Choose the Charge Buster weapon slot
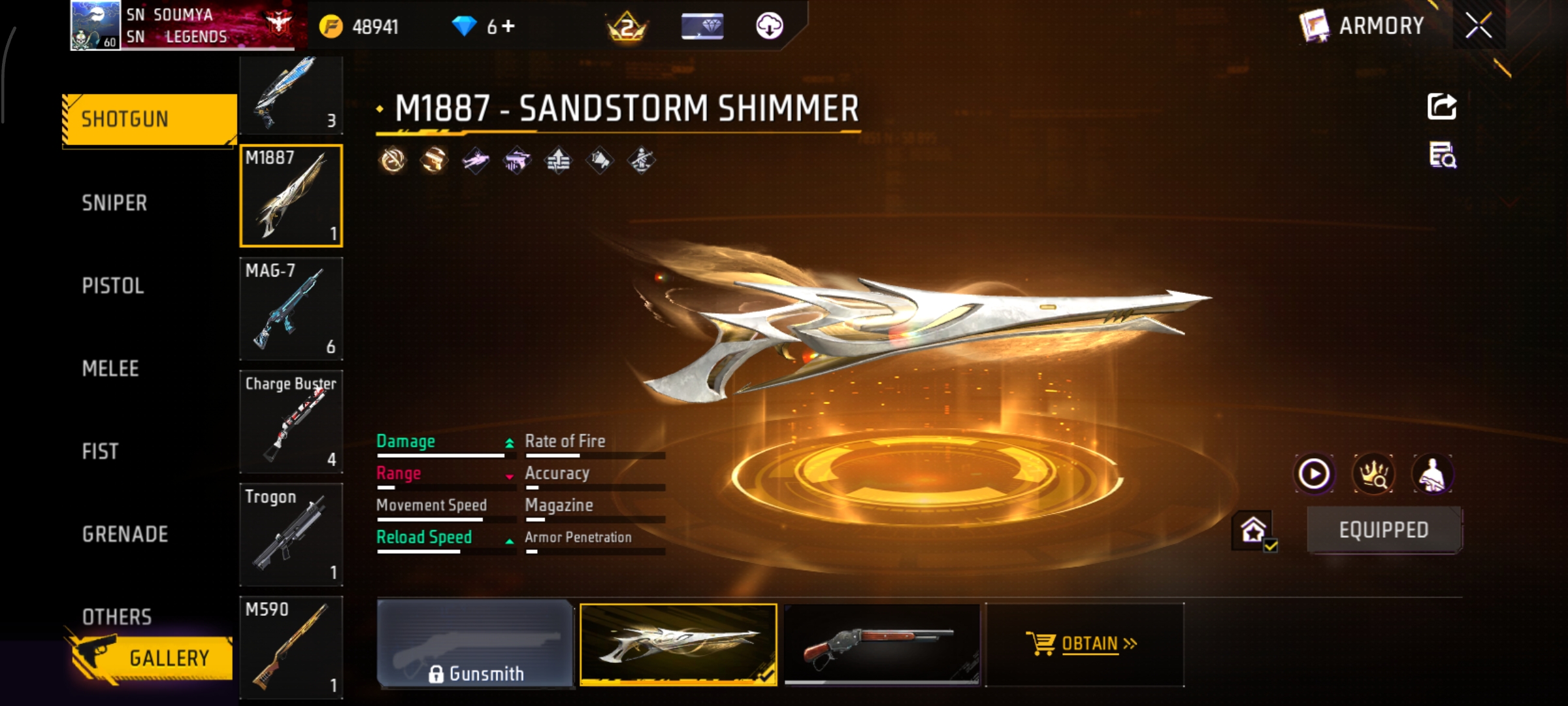This screenshot has width=1568, height=706. tap(291, 422)
